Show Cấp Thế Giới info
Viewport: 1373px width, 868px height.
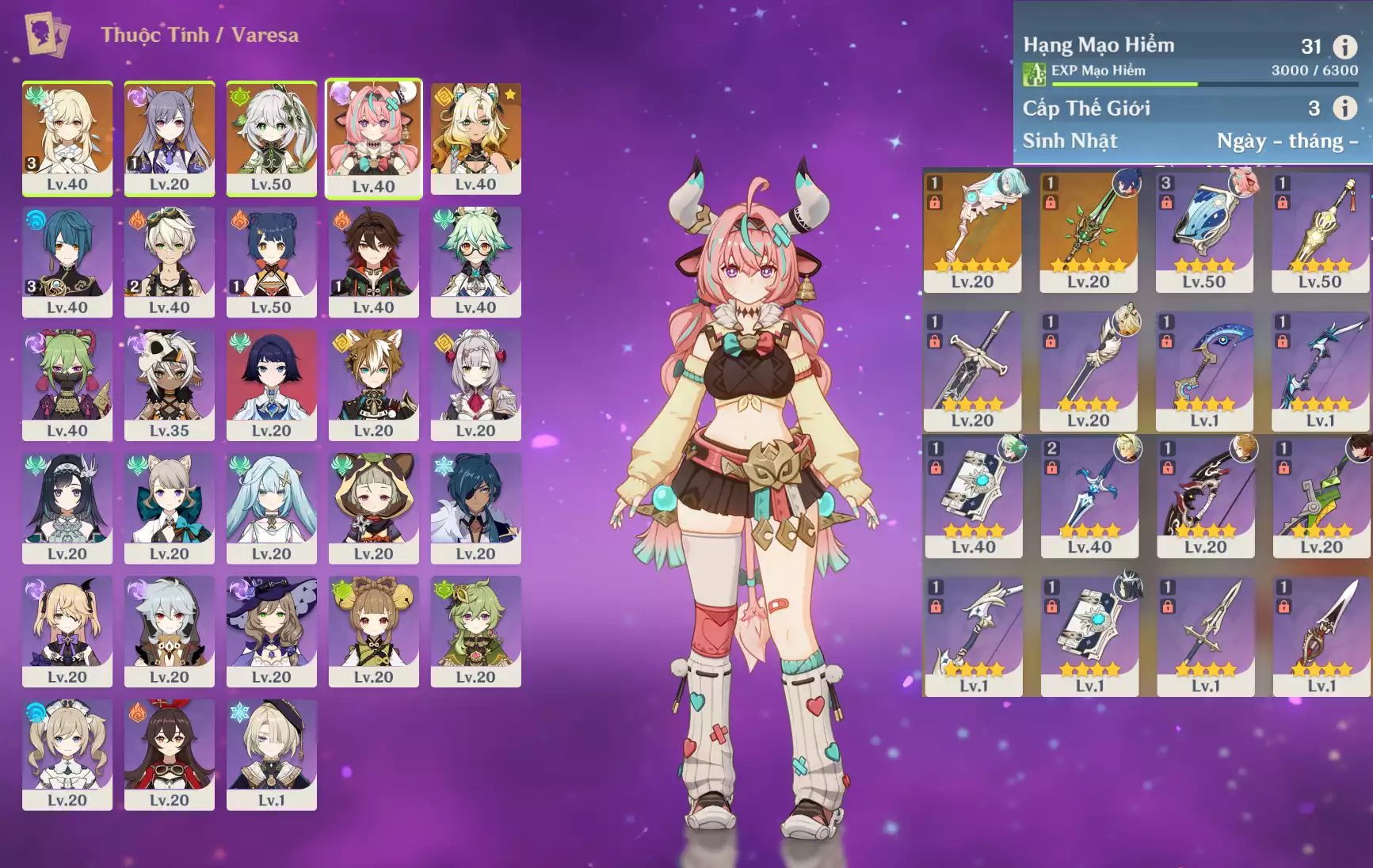point(1344,108)
